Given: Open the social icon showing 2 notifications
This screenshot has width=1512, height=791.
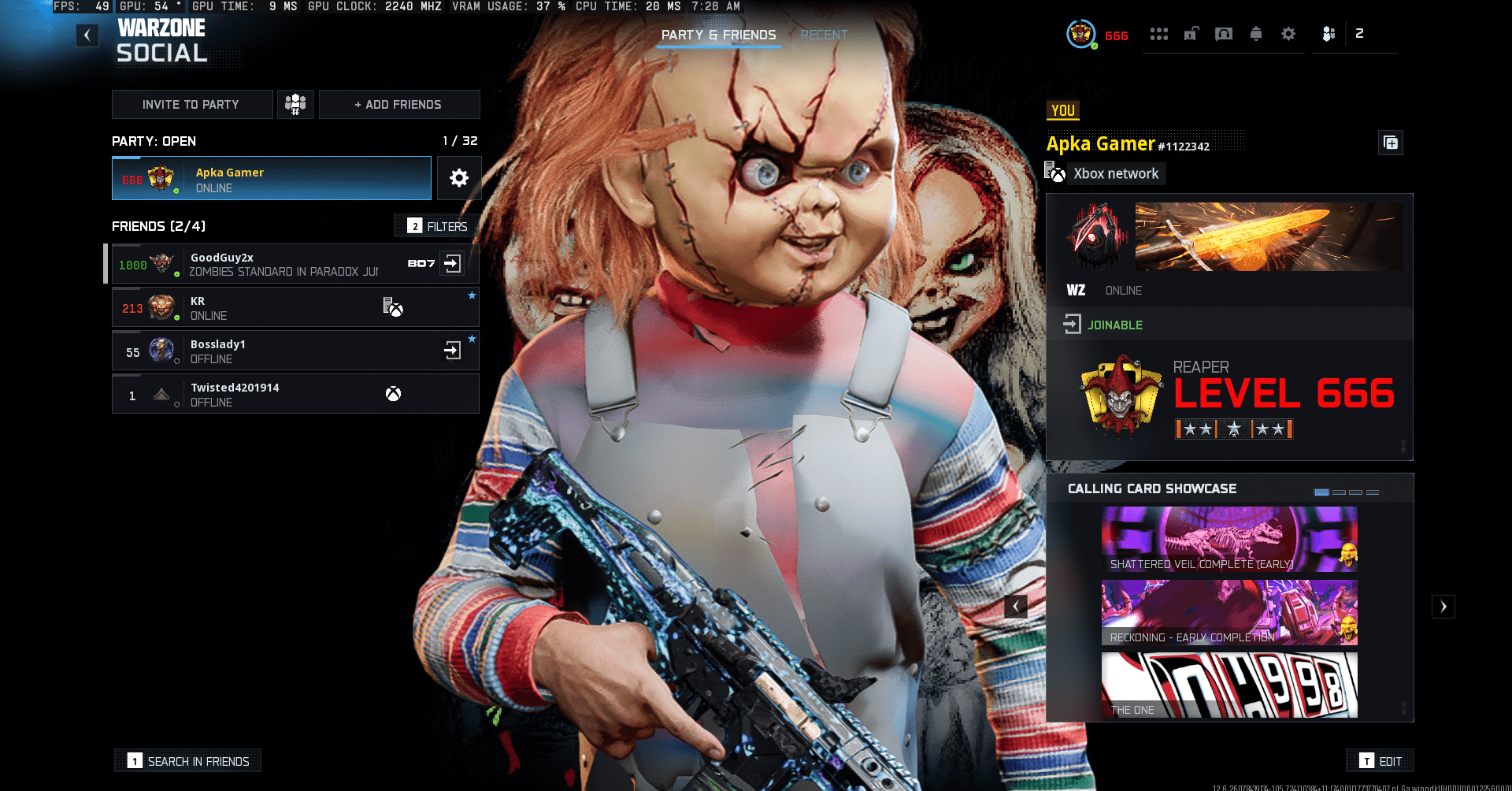Looking at the screenshot, I should pos(1329,34).
